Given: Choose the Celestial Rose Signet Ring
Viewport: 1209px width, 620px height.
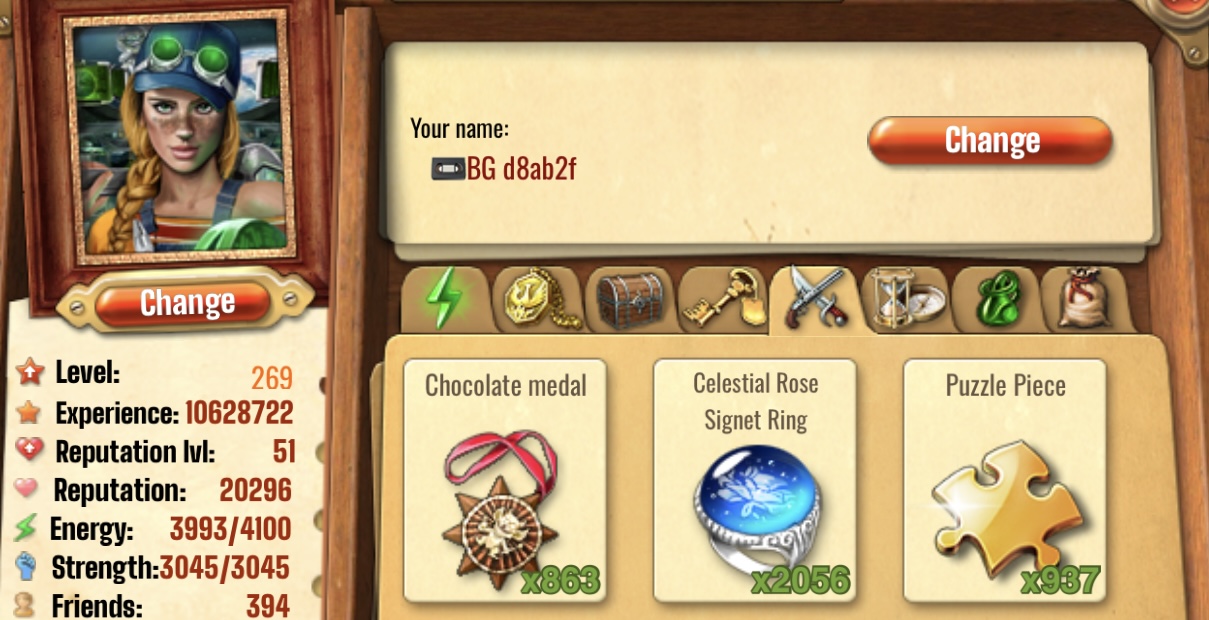Looking at the screenshot, I should [x=755, y=481].
